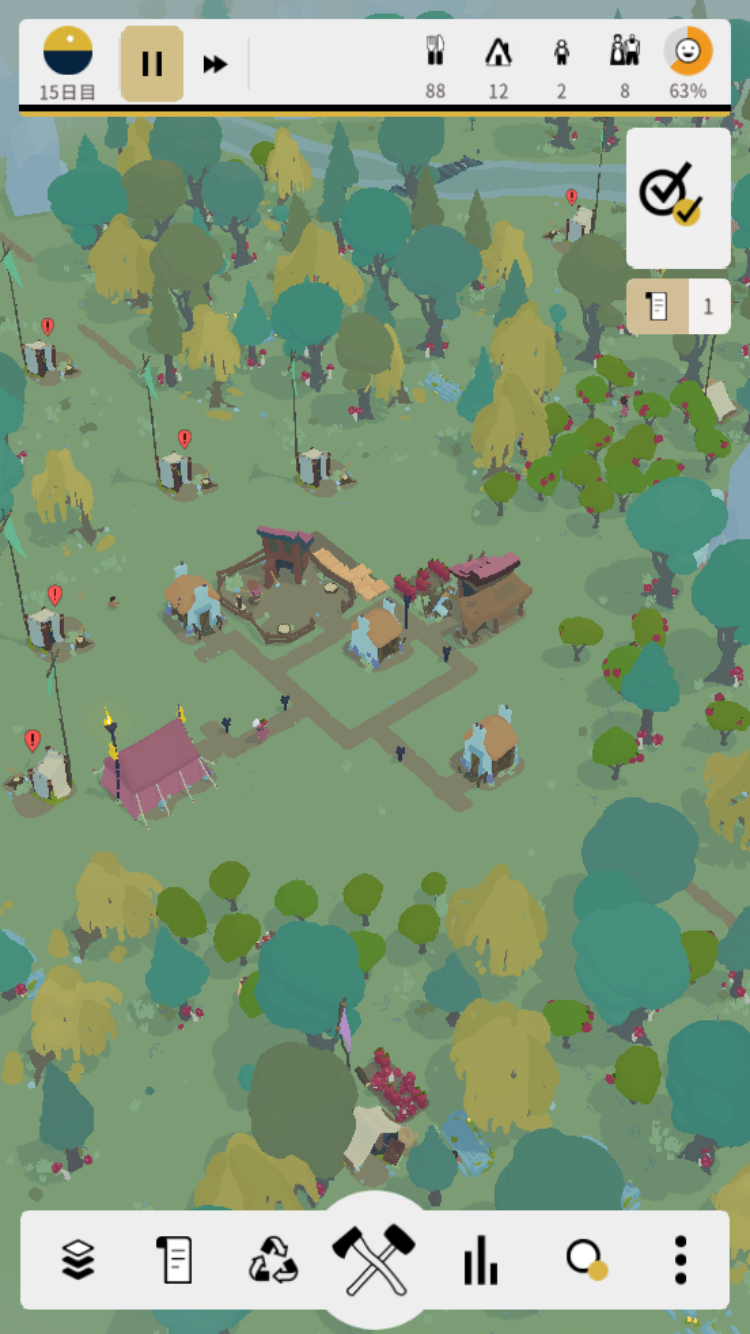This screenshot has height=1334, width=750.
Task: Pause the game with the pause button
Action: point(152,64)
